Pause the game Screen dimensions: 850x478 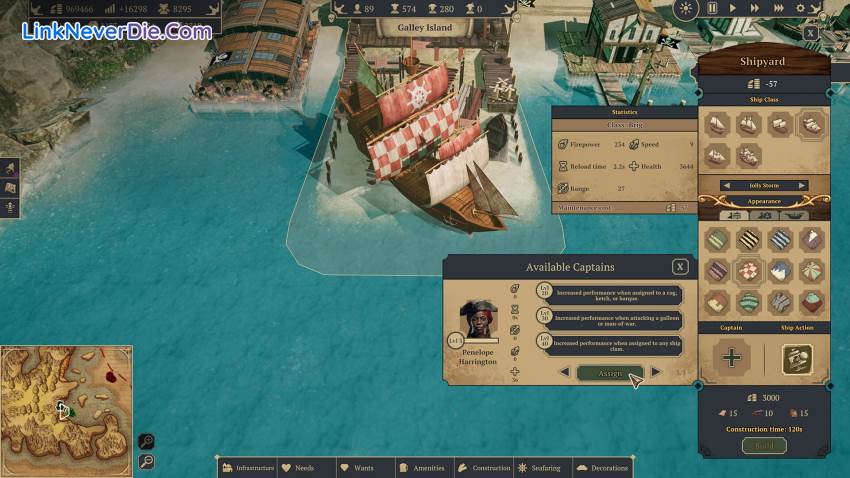(712, 8)
